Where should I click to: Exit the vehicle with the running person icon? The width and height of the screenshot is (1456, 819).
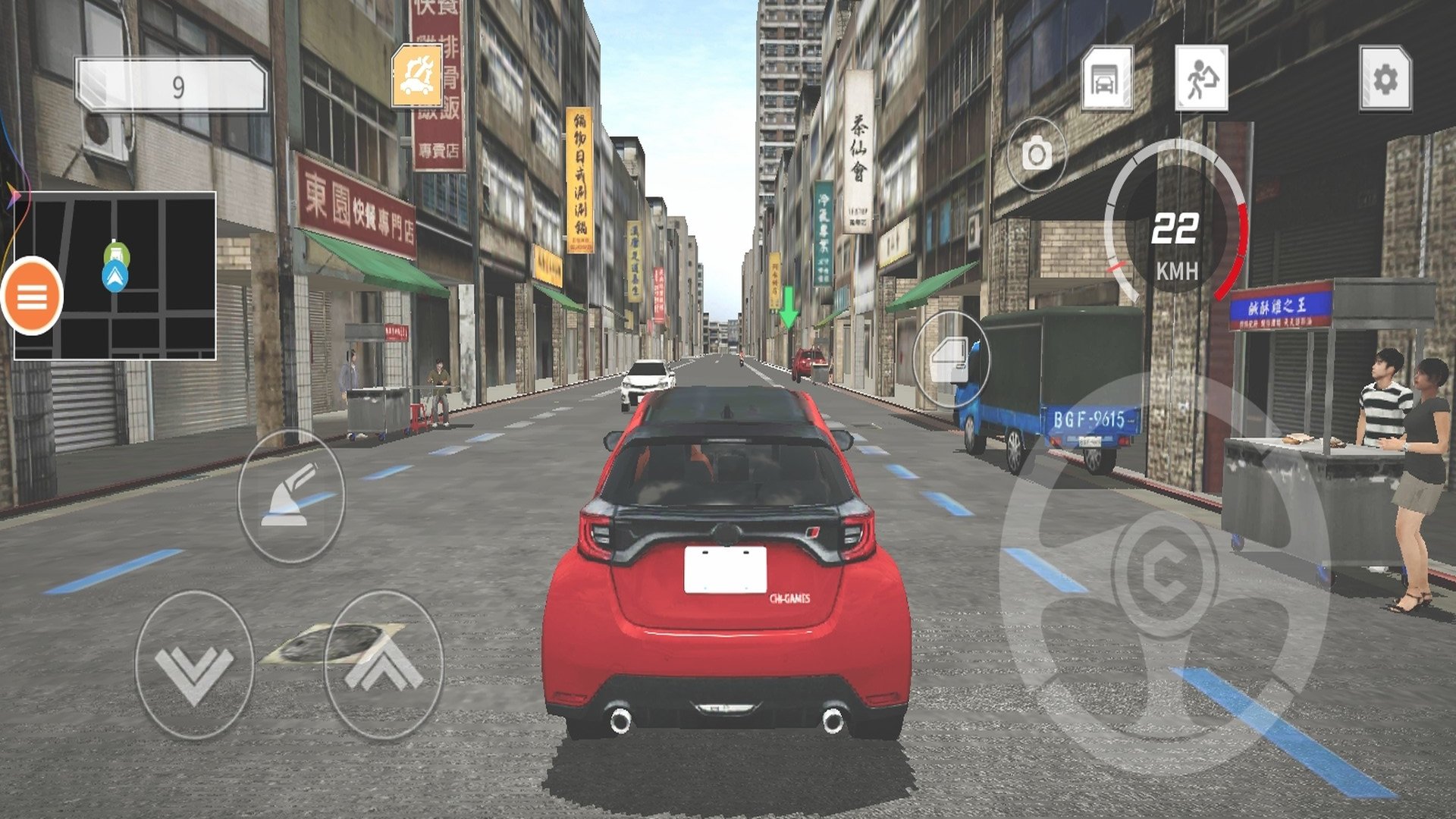click(1200, 79)
